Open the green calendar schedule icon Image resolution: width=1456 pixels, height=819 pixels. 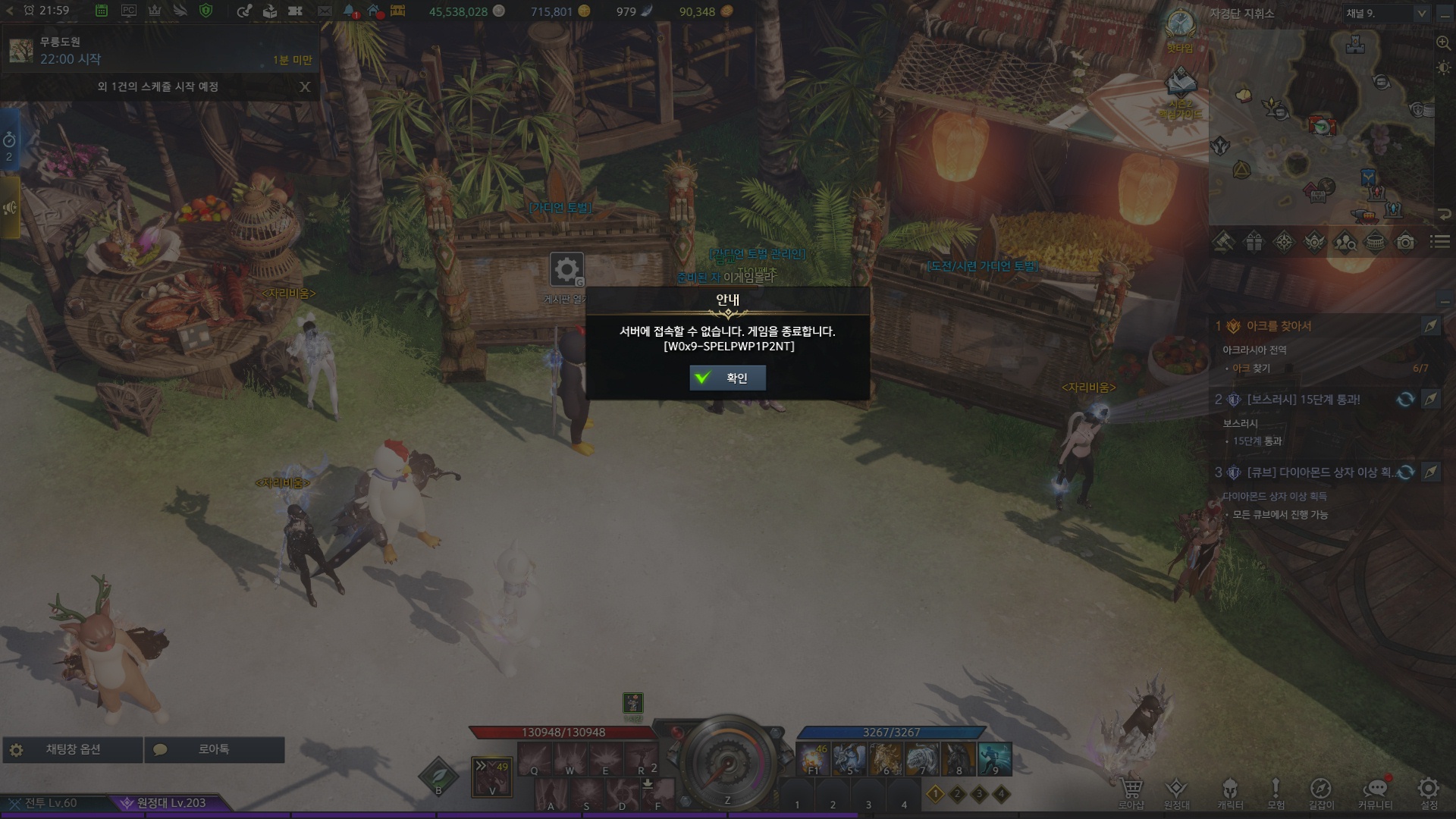(x=102, y=11)
